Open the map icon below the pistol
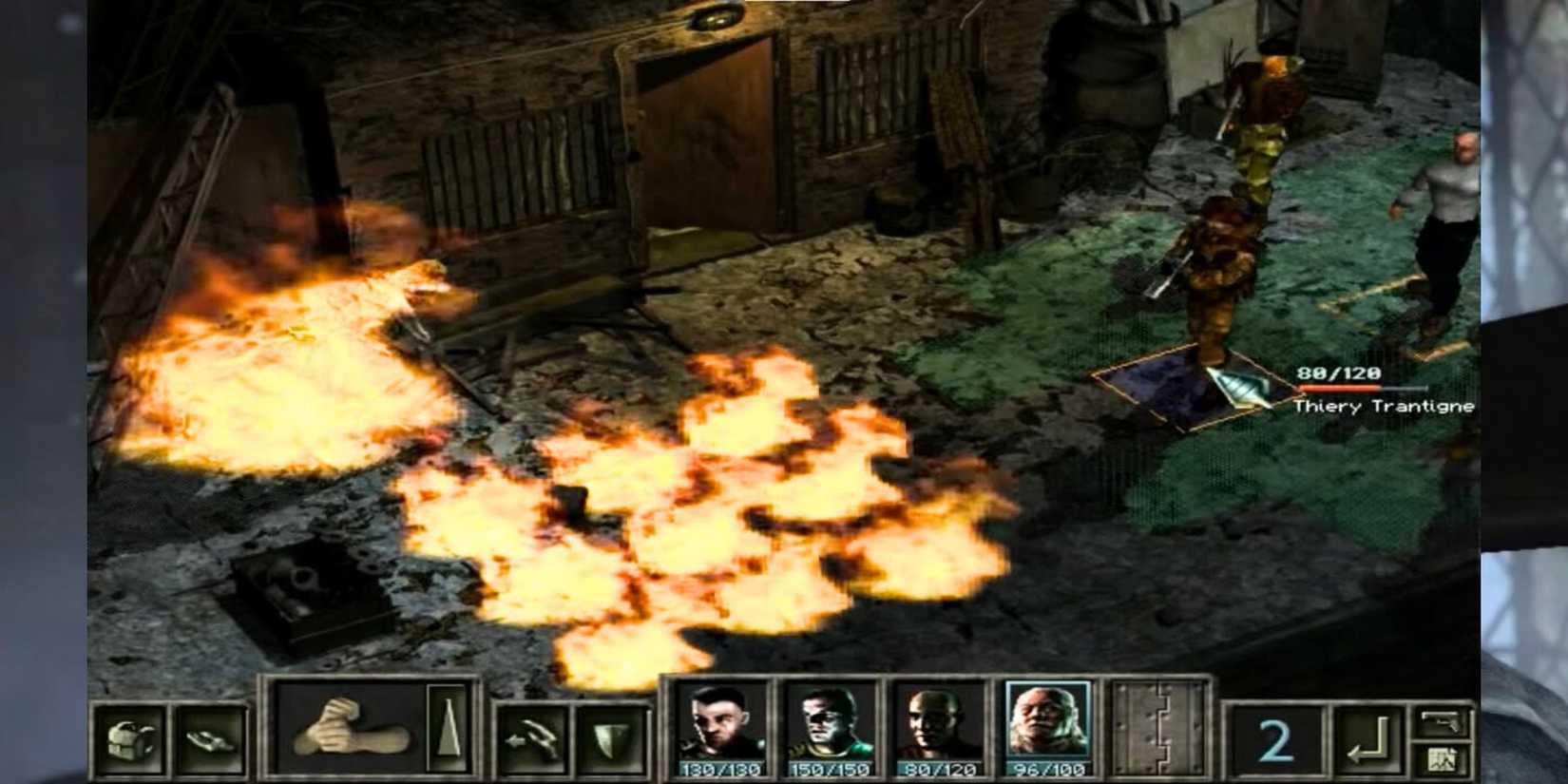Image resolution: width=1568 pixels, height=784 pixels. coord(1442,760)
